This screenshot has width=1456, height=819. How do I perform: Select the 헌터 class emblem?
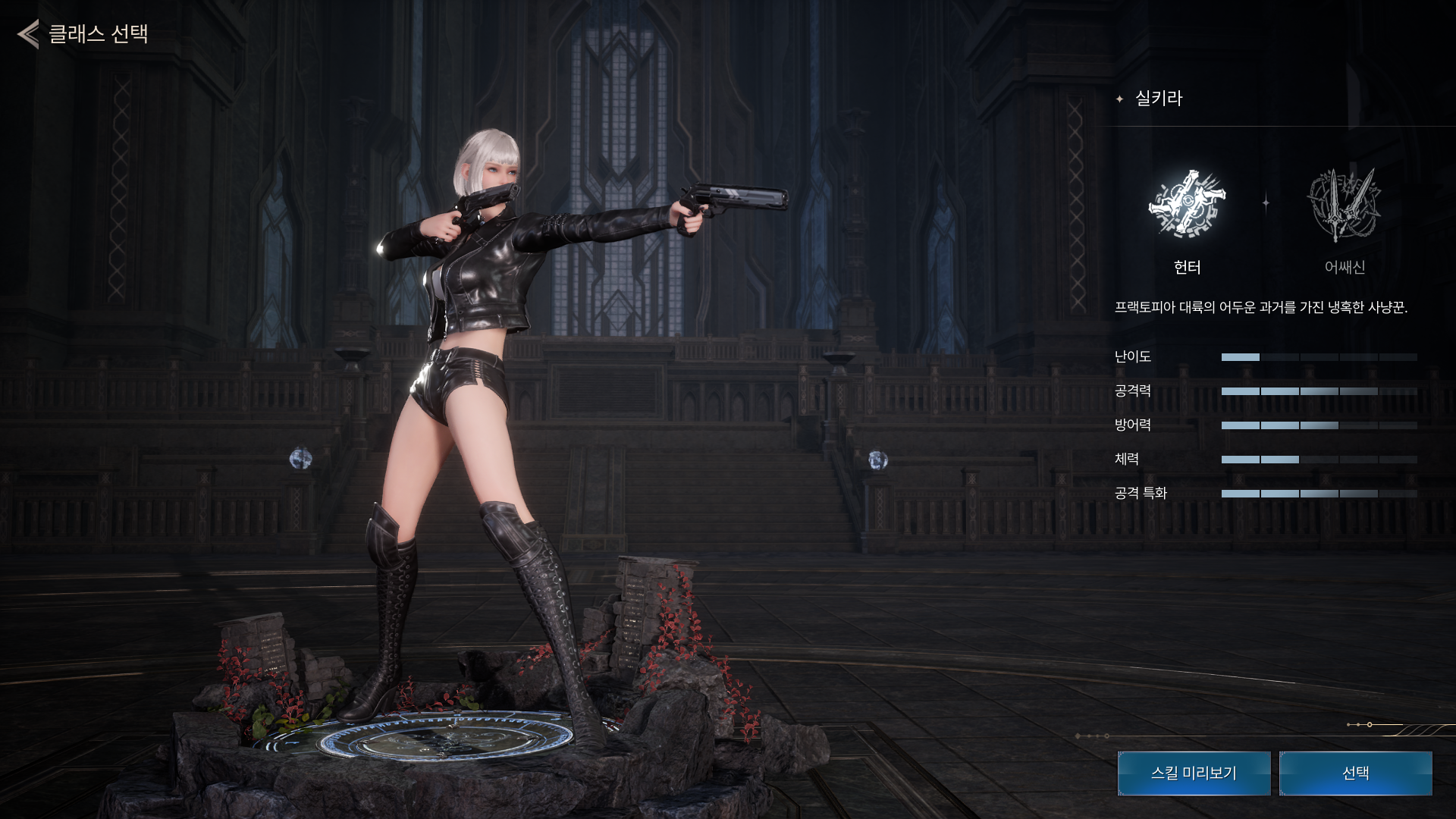tap(1187, 205)
